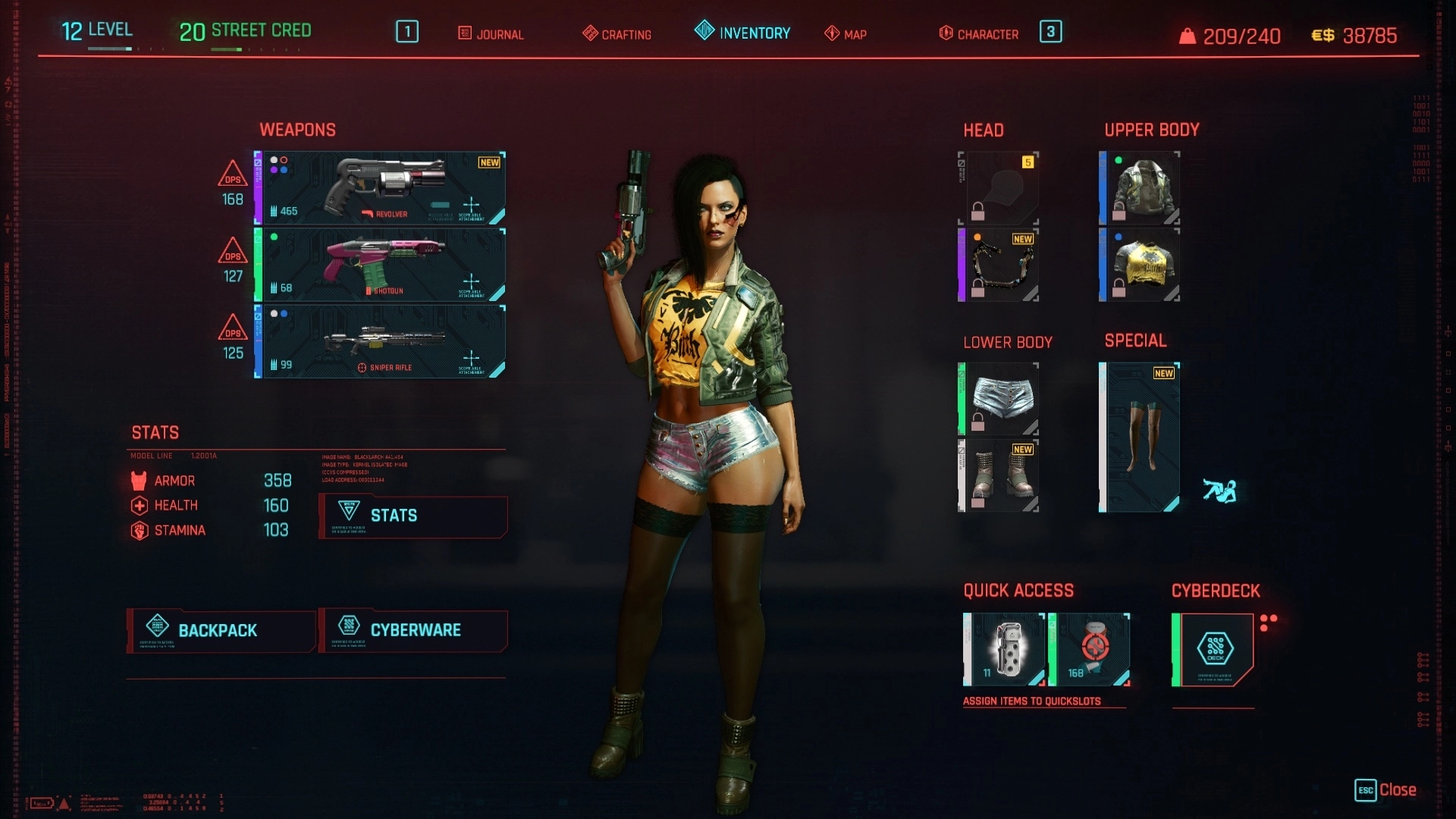Open the Backpack
The height and width of the screenshot is (819, 1456).
[x=221, y=630]
